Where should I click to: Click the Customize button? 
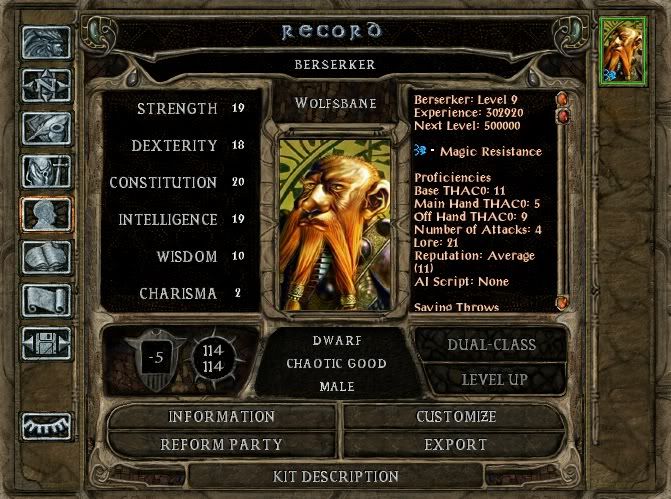tap(455, 416)
